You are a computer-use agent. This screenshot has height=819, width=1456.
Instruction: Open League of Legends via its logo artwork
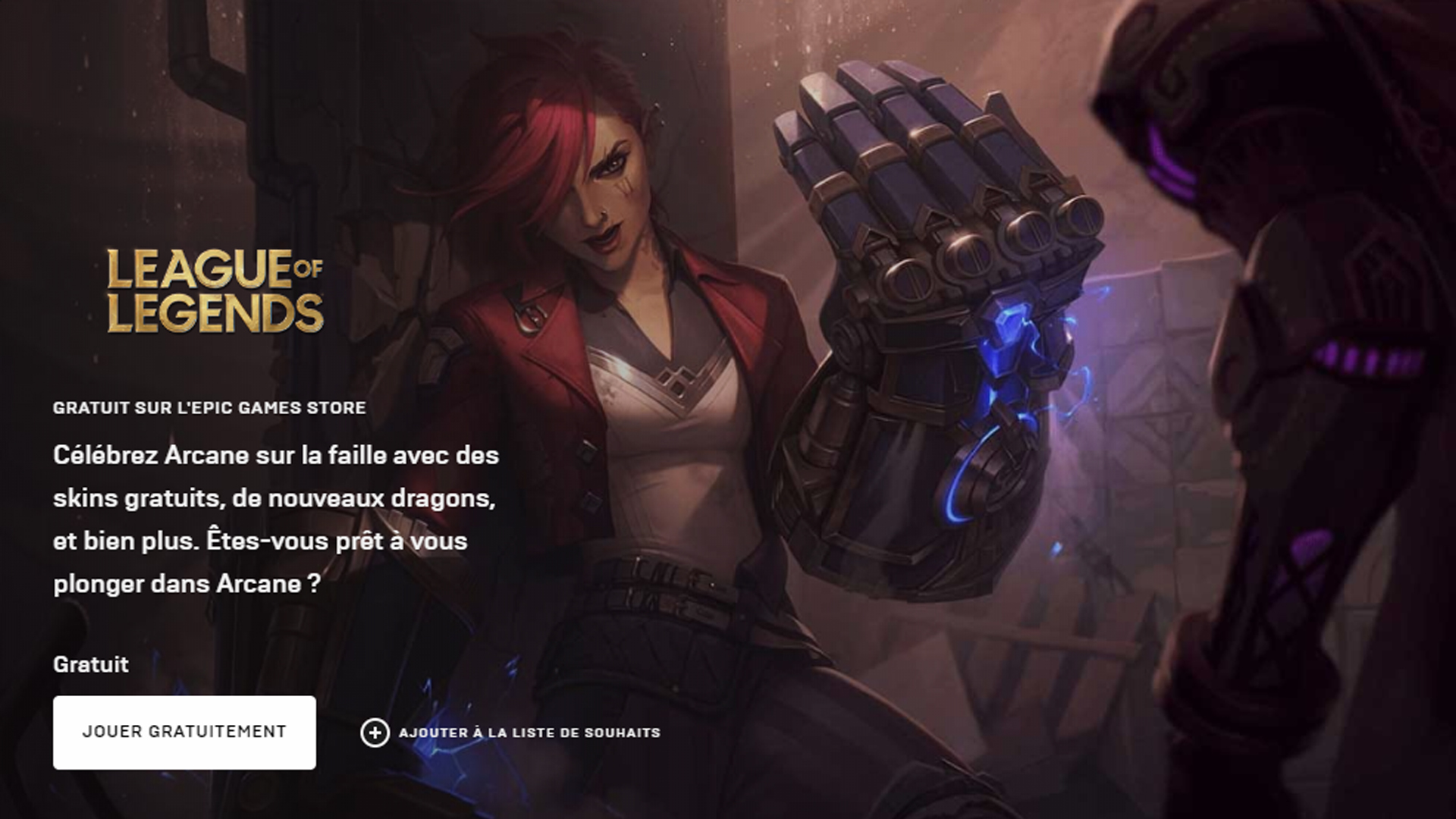click(x=215, y=284)
